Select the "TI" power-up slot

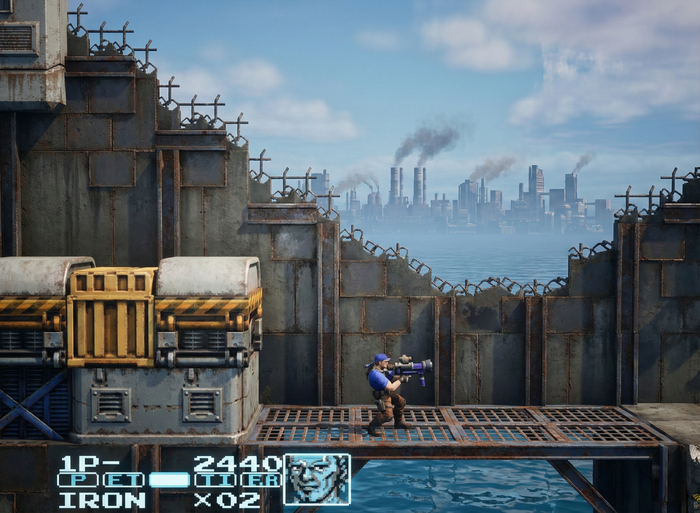214,480
